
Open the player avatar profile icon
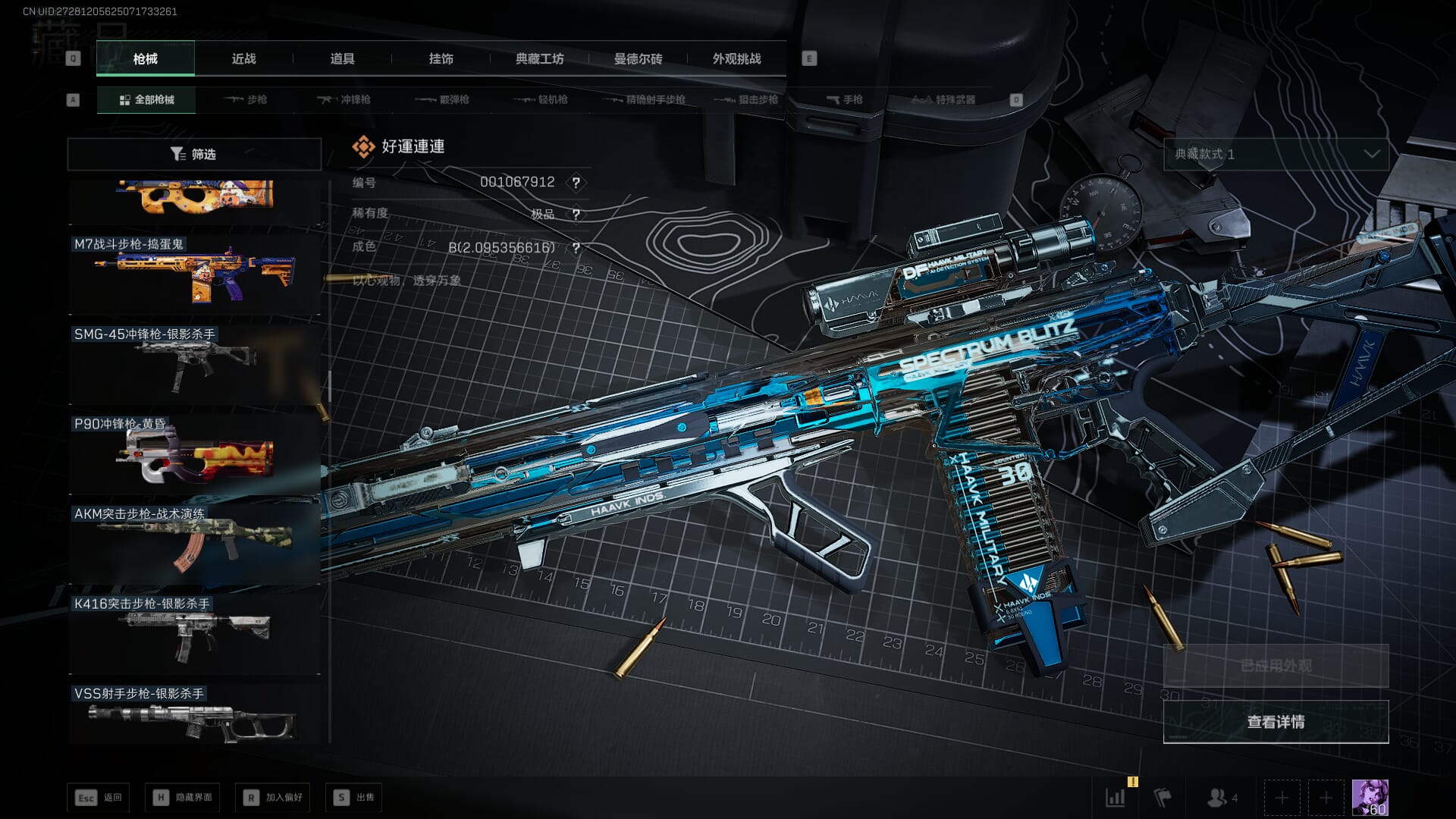[x=1370, y=798]
